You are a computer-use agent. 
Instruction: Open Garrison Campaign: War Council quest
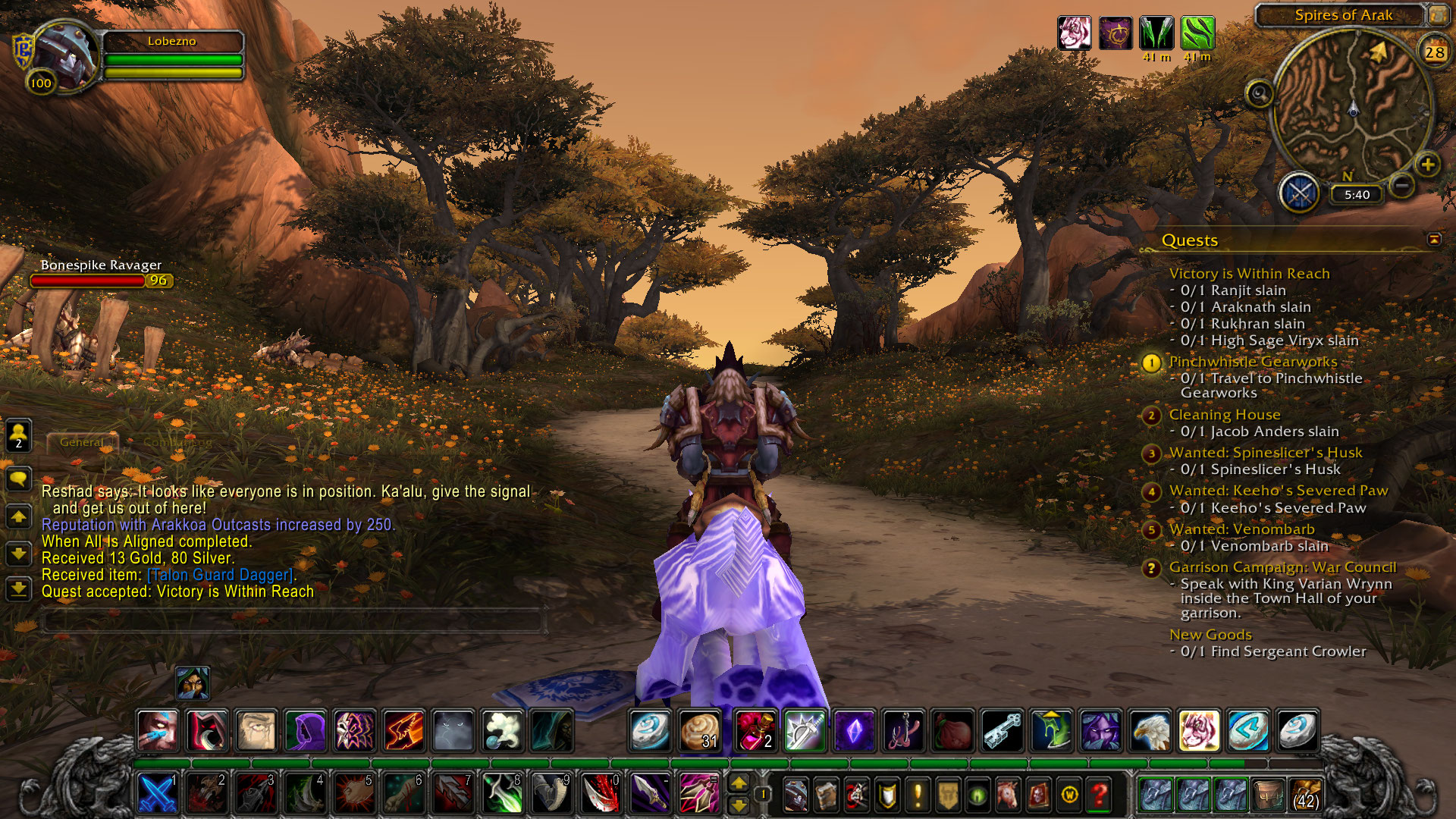(x=1282, y=567)
